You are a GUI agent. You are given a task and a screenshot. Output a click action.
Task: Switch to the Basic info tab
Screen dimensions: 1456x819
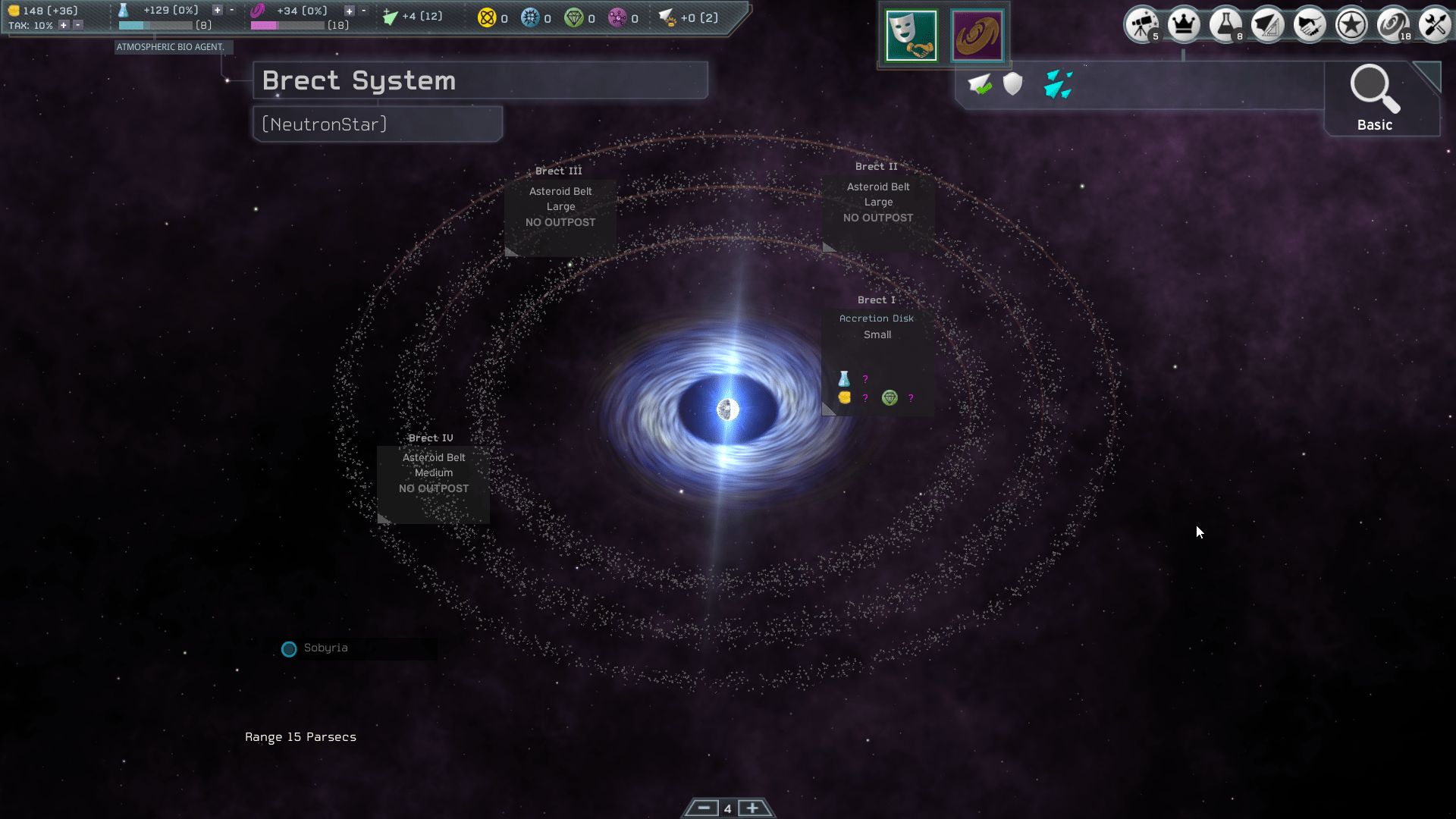pos(1374,124)
